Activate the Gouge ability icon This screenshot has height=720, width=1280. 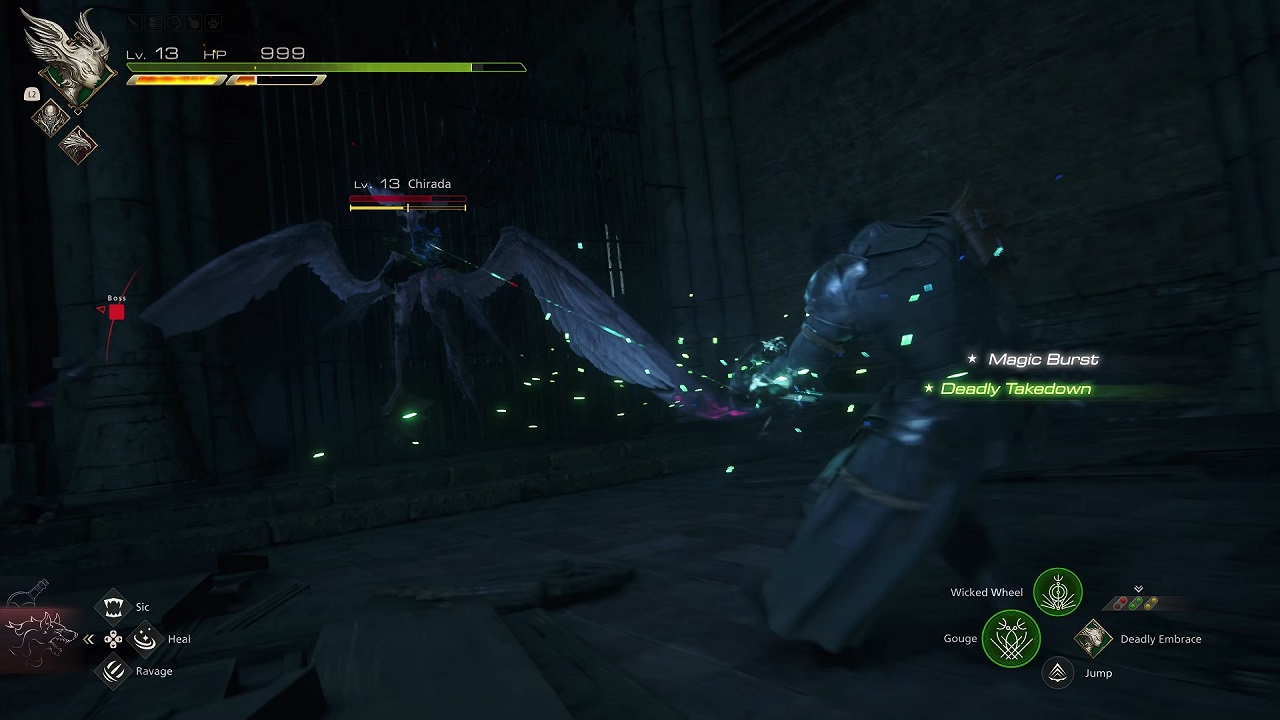(1011, 639)
